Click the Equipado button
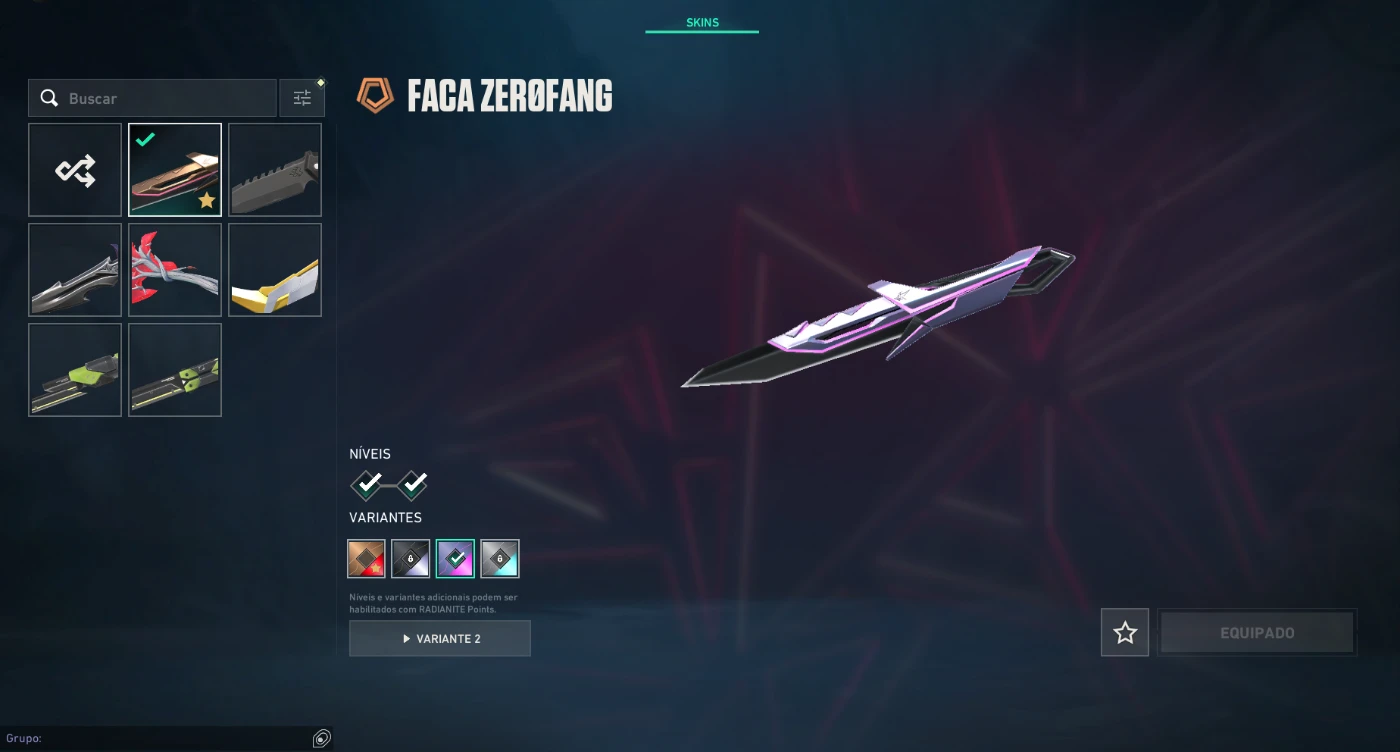Screen dimensions: 1400x752 pos(1257,633)
